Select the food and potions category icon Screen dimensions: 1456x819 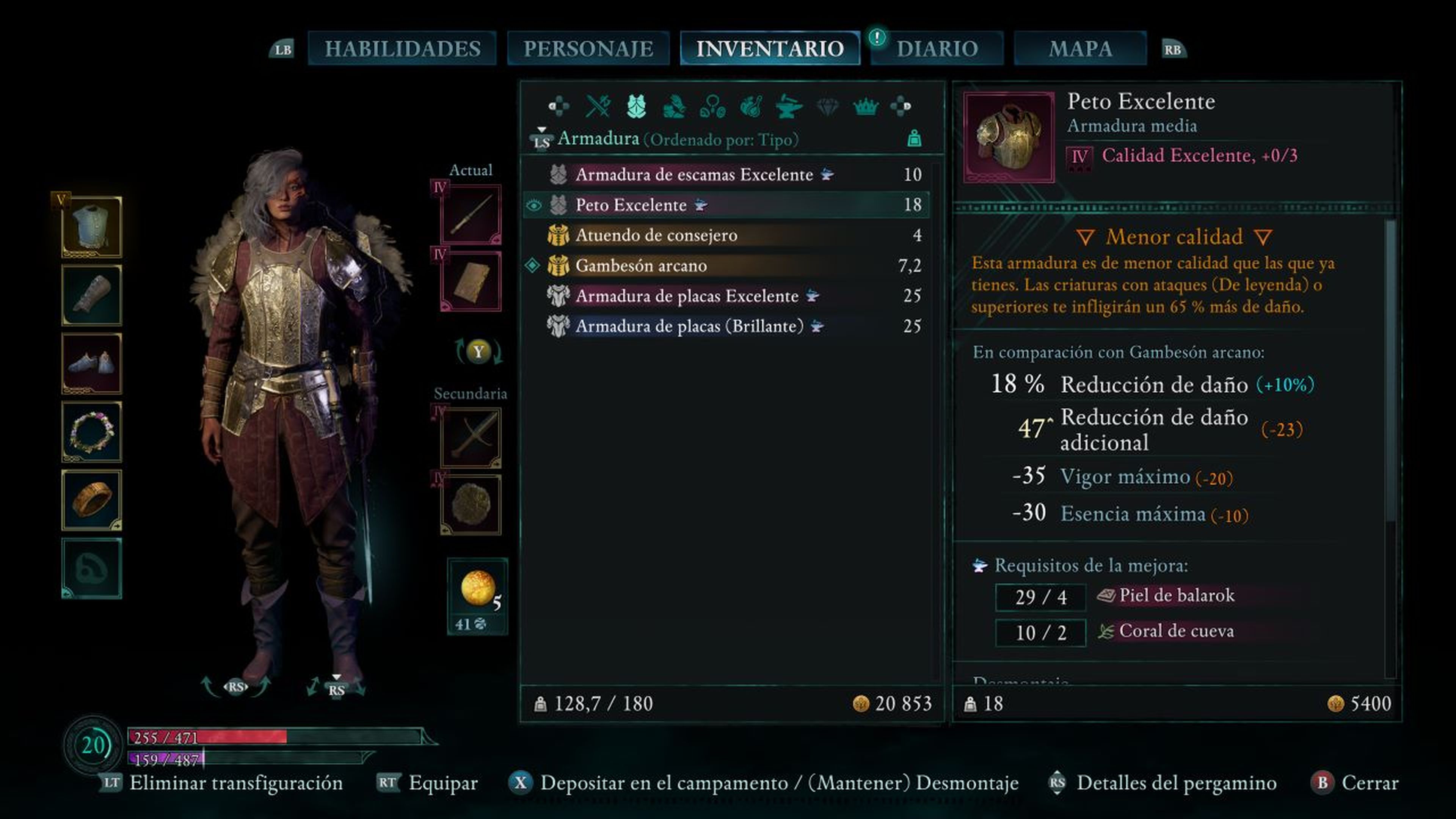pos(751,106)
